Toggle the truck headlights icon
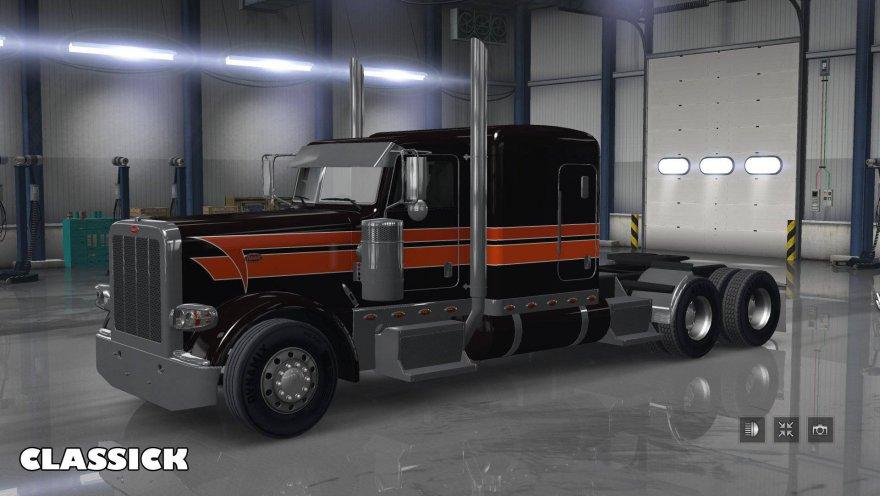Image resolution: width=880 pixels, height=496 pixels. point(752,430)
